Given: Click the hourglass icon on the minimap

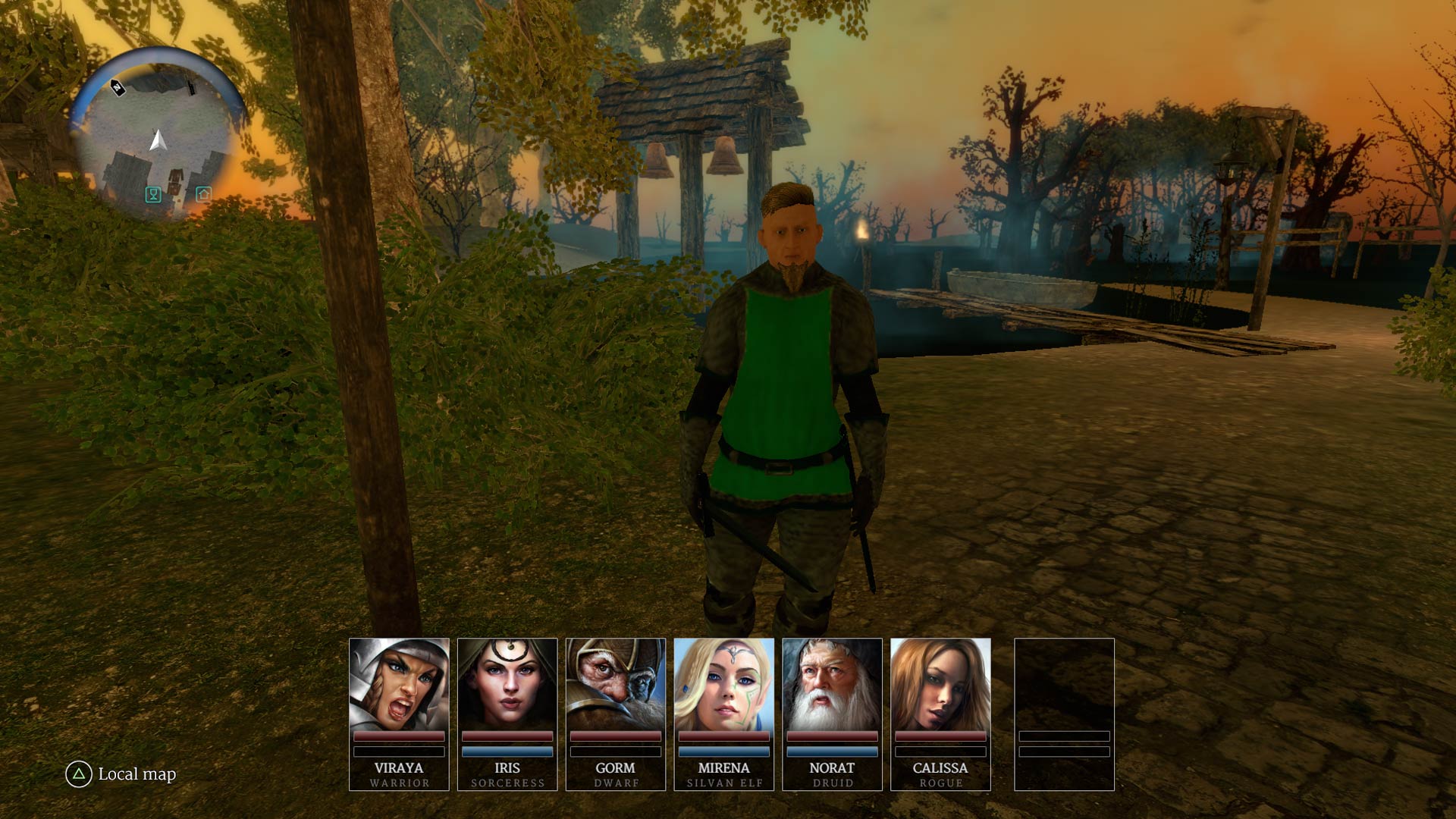Looking at the screenshot, I should click(x=152, y=196).
